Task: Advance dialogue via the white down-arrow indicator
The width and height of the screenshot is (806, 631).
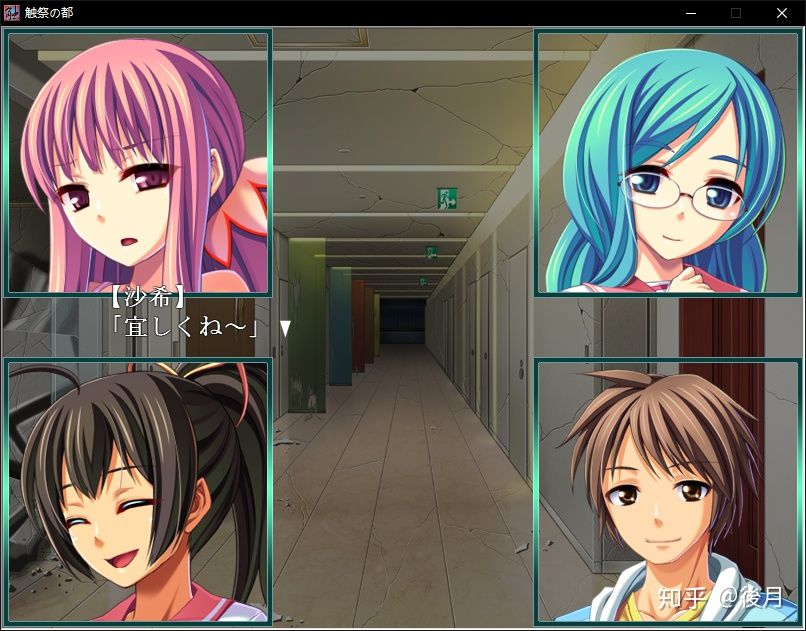Action: [285, 327]
